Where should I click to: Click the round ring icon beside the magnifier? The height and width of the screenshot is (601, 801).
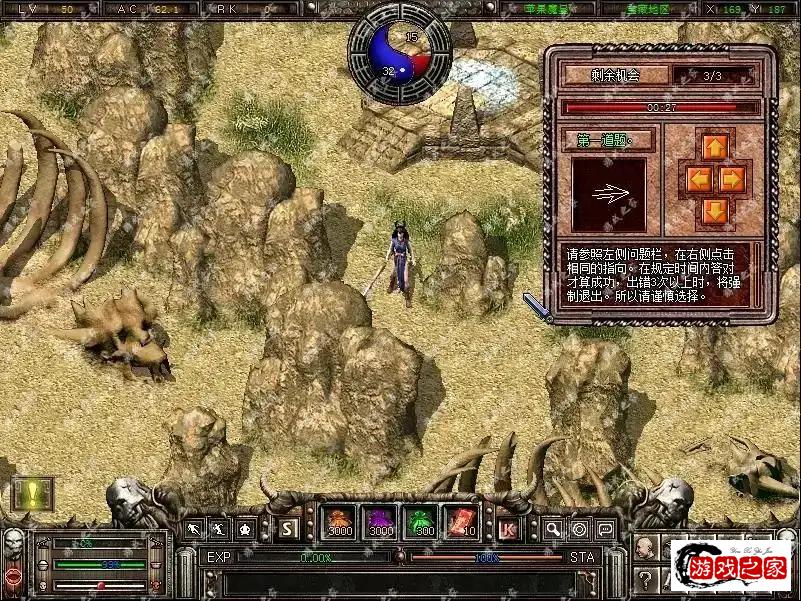[579, 528]
